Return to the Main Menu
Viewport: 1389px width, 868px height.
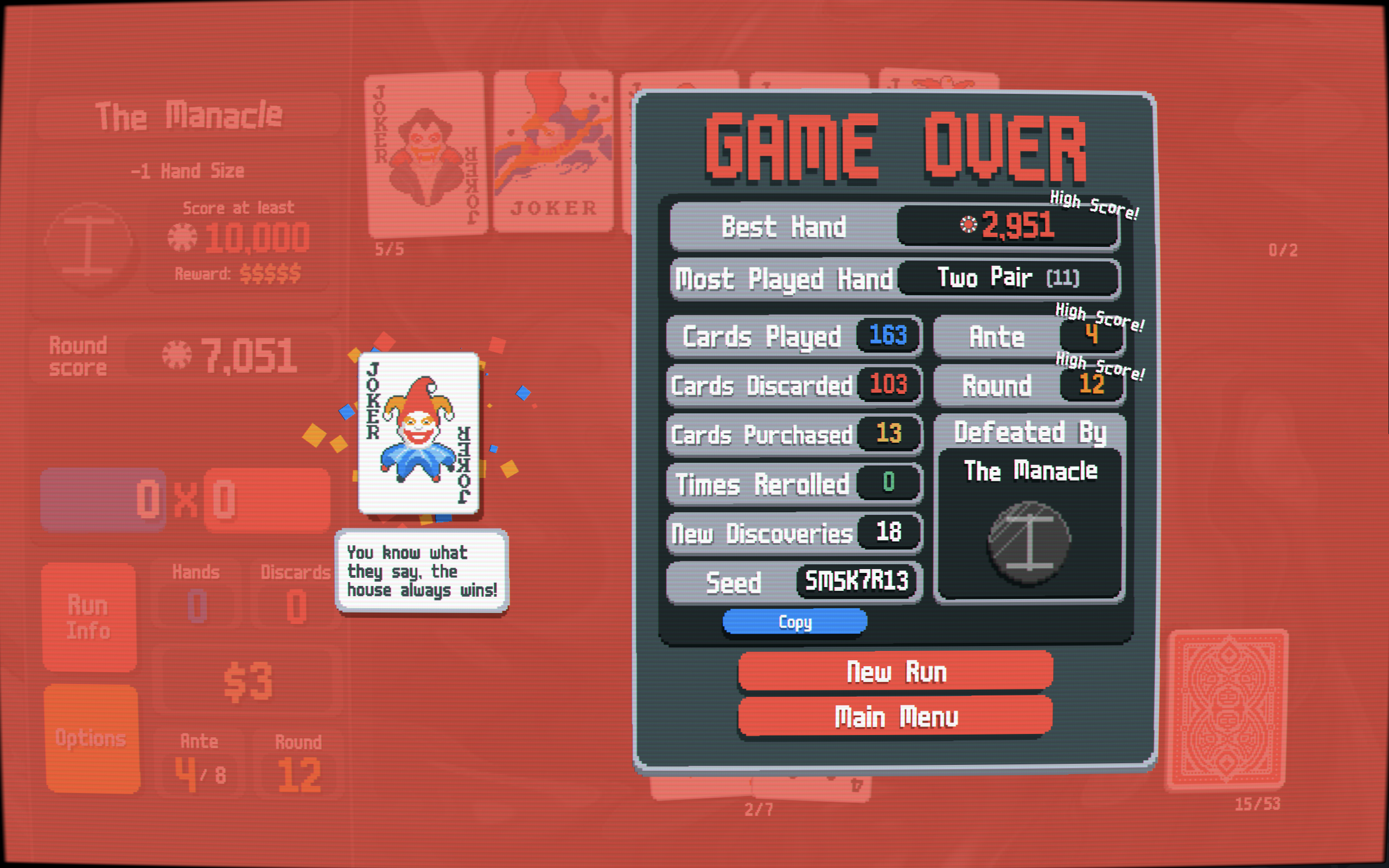(x=895, y=717)
